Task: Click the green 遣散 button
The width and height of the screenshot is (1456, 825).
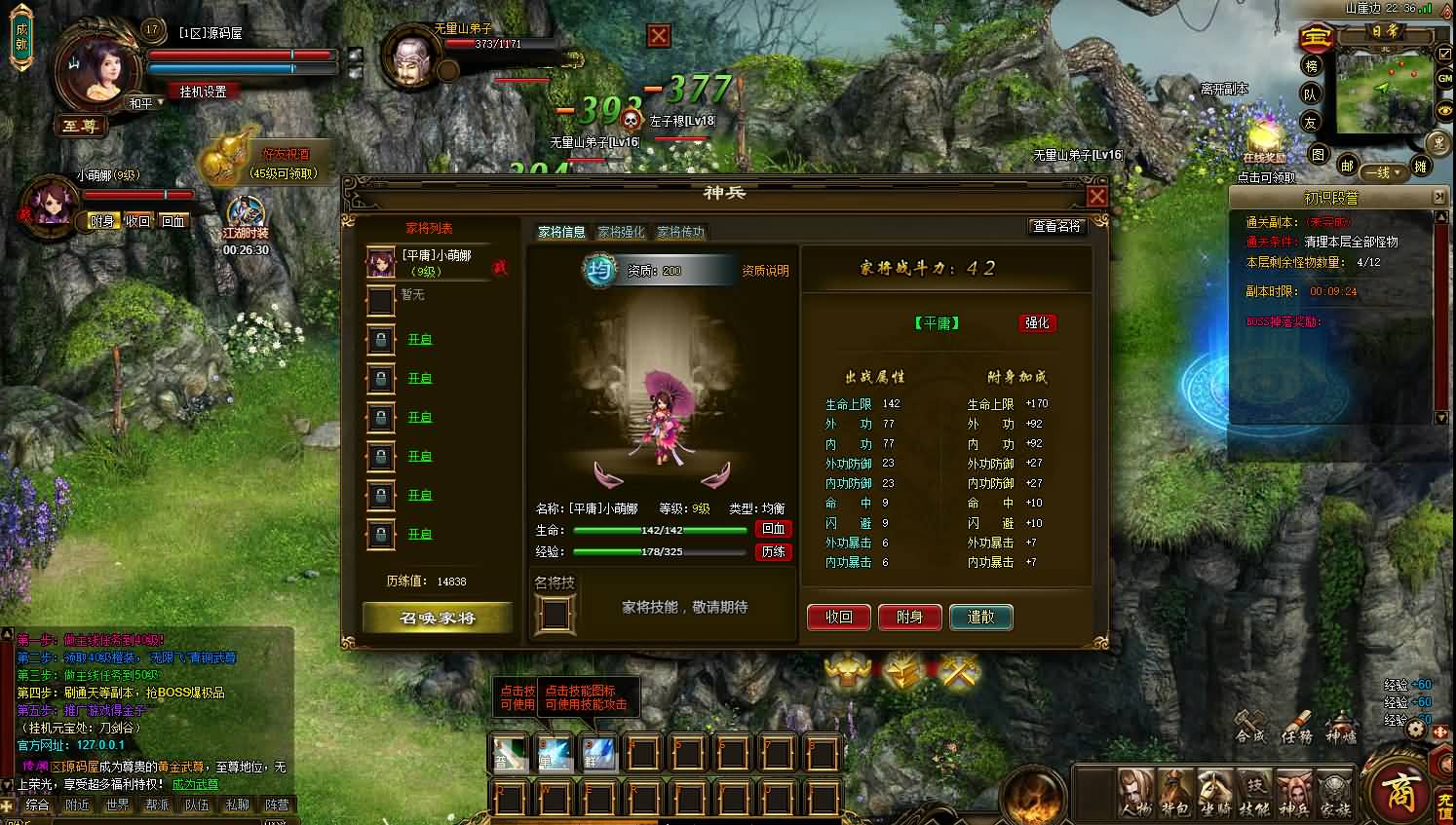Action: click(980, 617)
